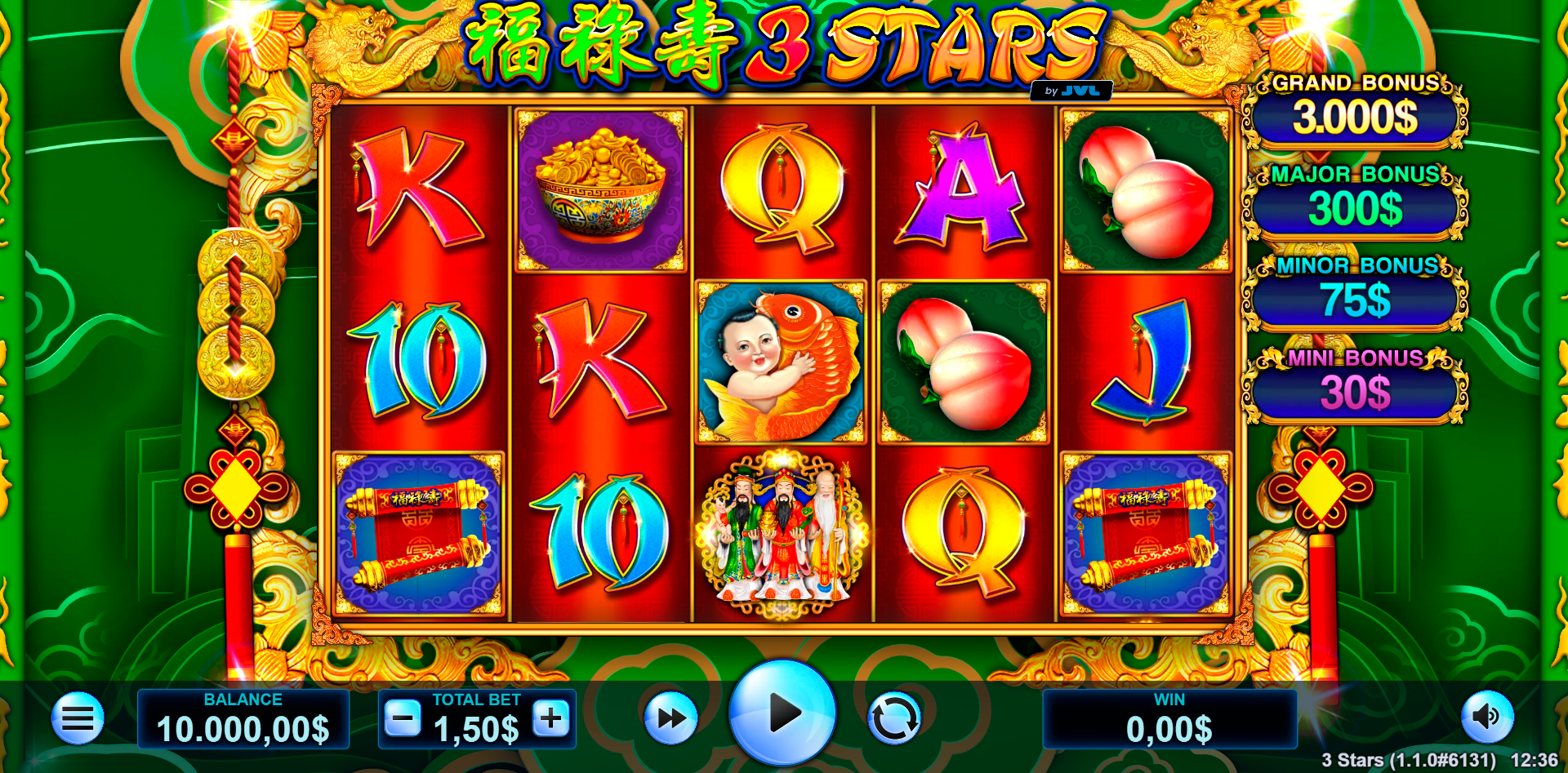Enable autoplay with the circular arrows button

click(x=894, y=718)
